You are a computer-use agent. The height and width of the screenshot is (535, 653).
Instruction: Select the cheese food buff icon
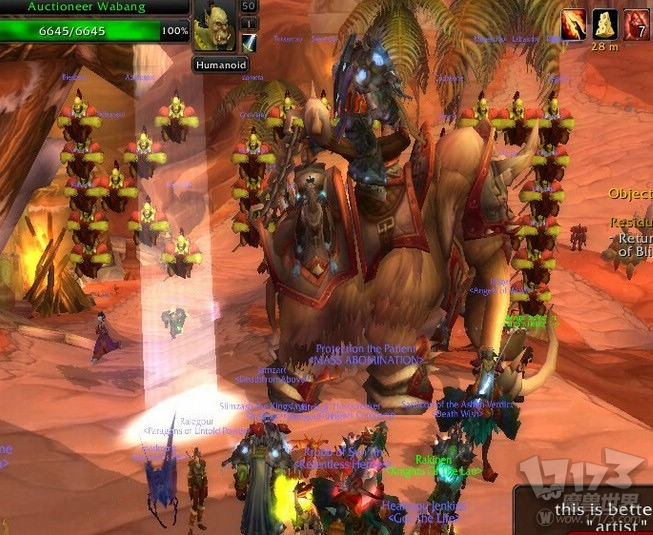604,22
